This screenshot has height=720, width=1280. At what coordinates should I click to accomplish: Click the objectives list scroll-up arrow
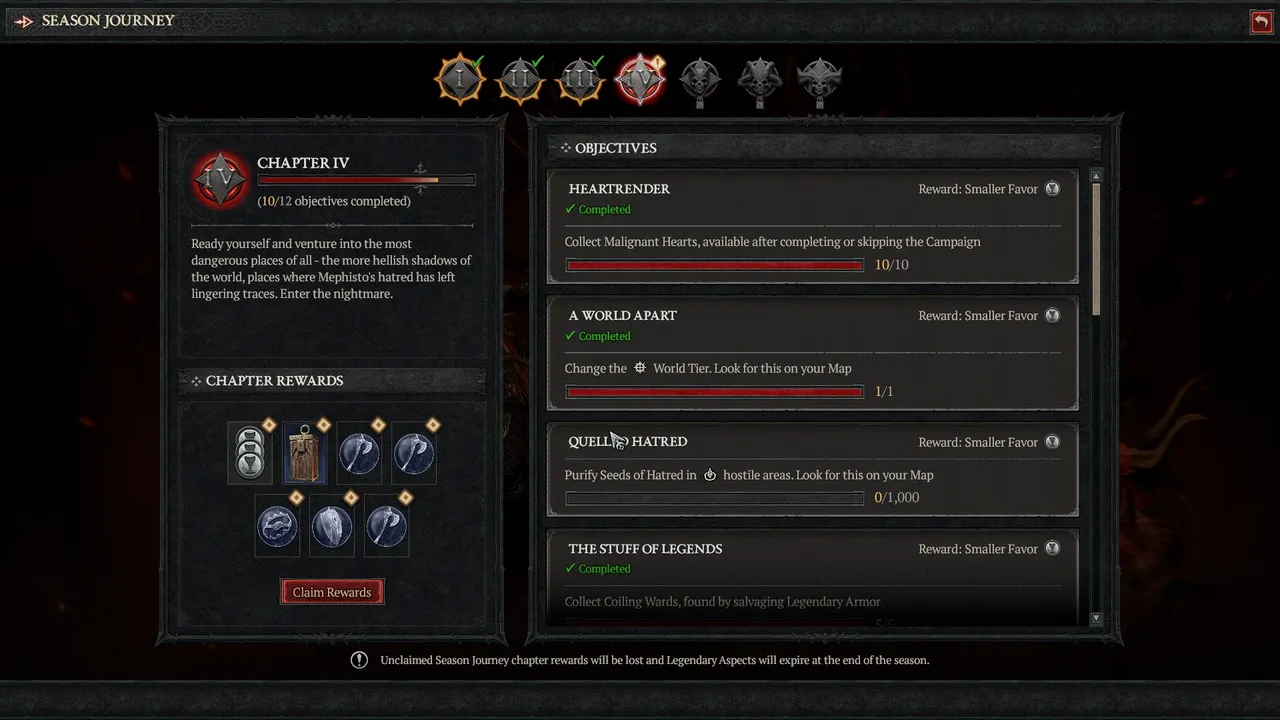pyautogui.click(x=1096, y=176)
